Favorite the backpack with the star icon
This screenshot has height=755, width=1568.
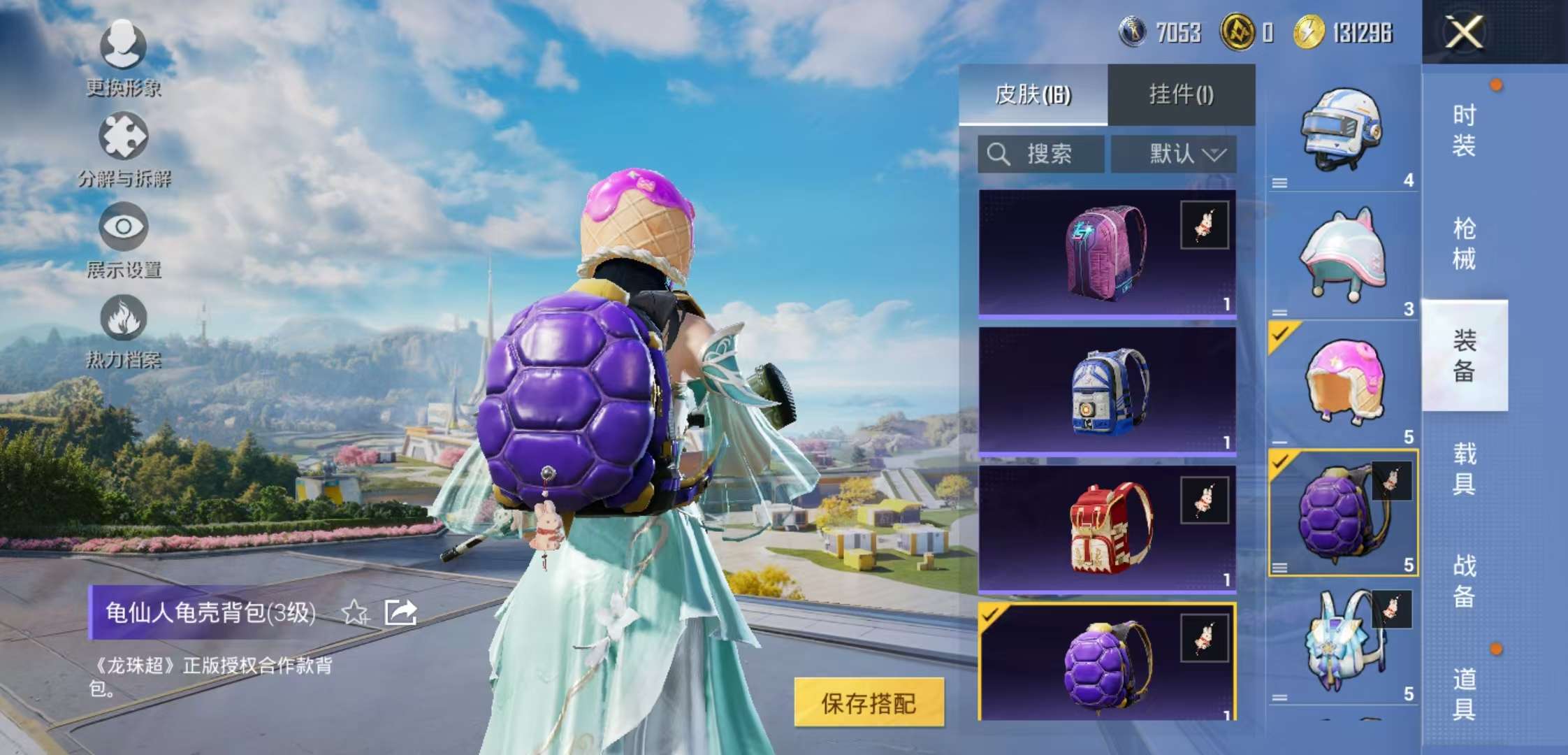355,613
